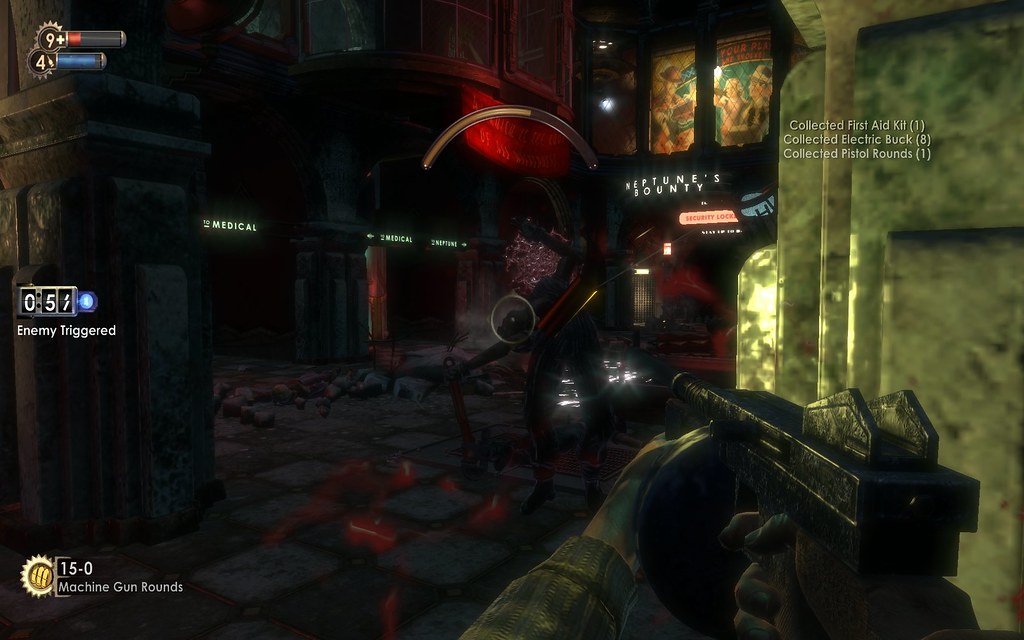This screenshot has width=1024, height=640.
Task: Click the EVE hypo counter gear
Action: pos(41,62)
